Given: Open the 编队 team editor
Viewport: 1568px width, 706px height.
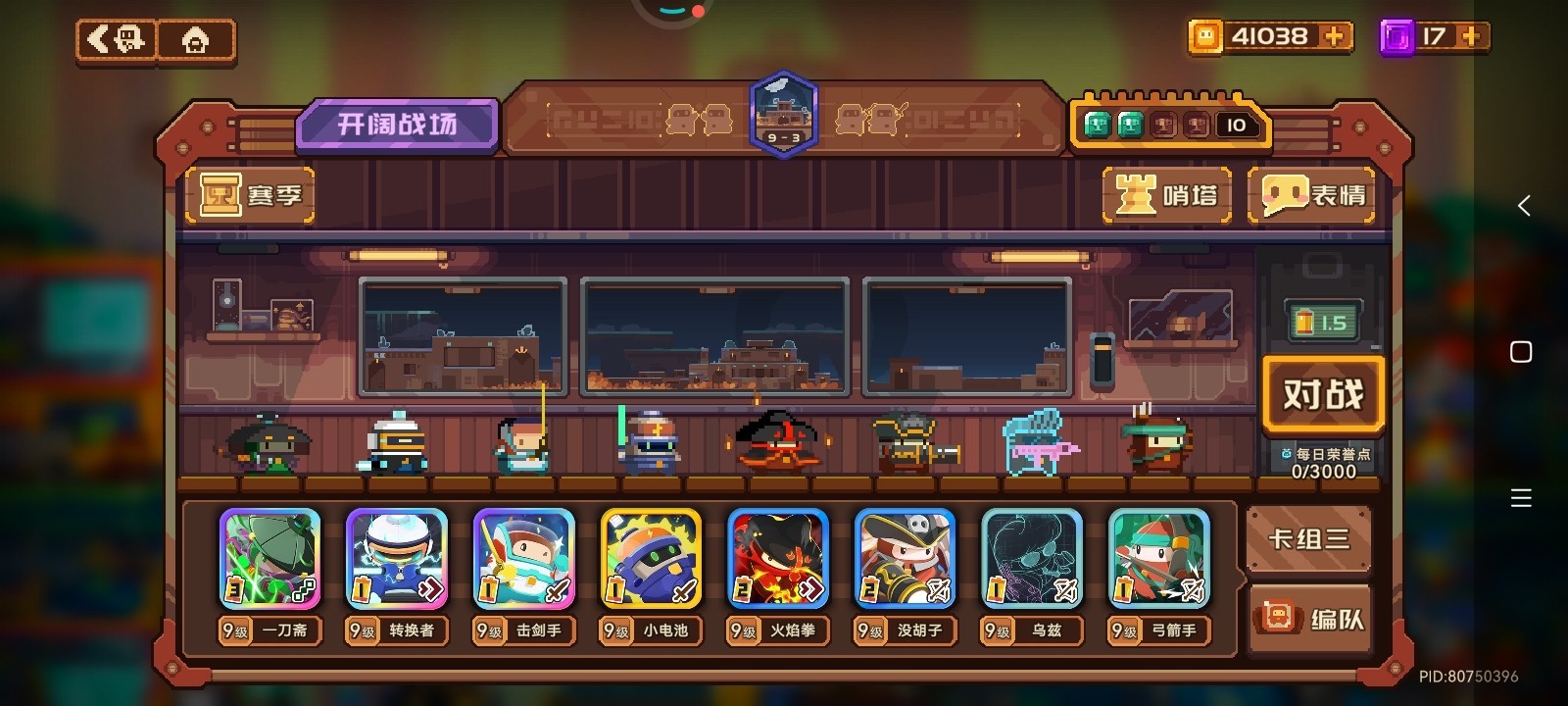Looking at the screenshot, I should pyautogui.click(x=1311, y=618).
